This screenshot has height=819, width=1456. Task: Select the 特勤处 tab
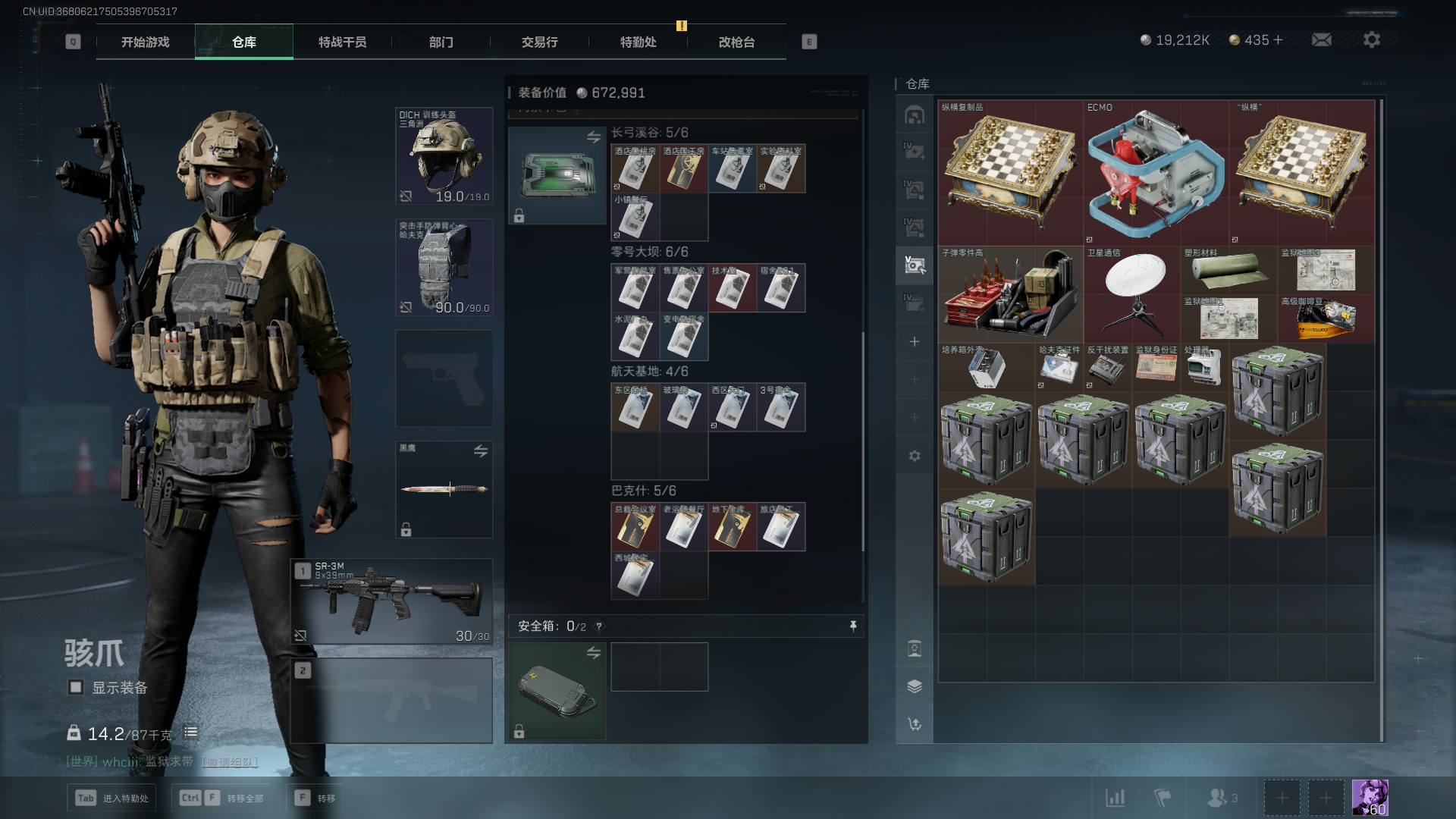tap(638, 42)
